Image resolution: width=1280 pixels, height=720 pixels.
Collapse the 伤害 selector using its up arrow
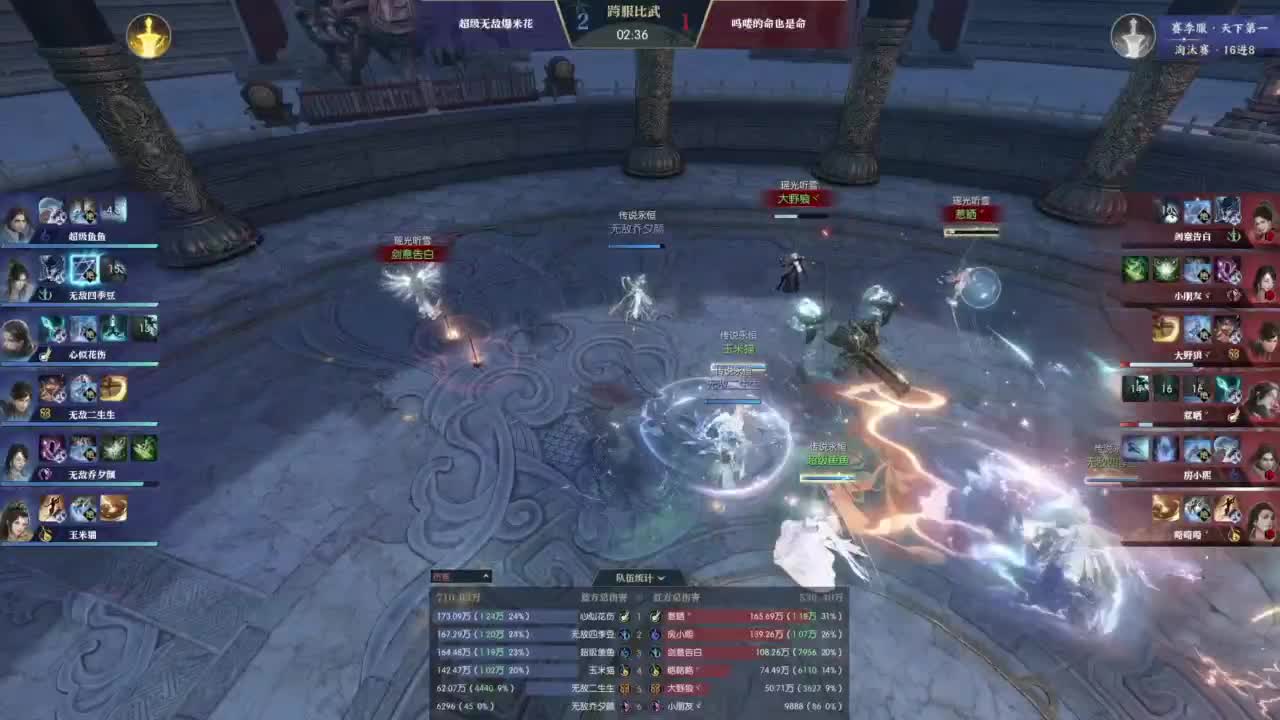[x=484, y=576]
